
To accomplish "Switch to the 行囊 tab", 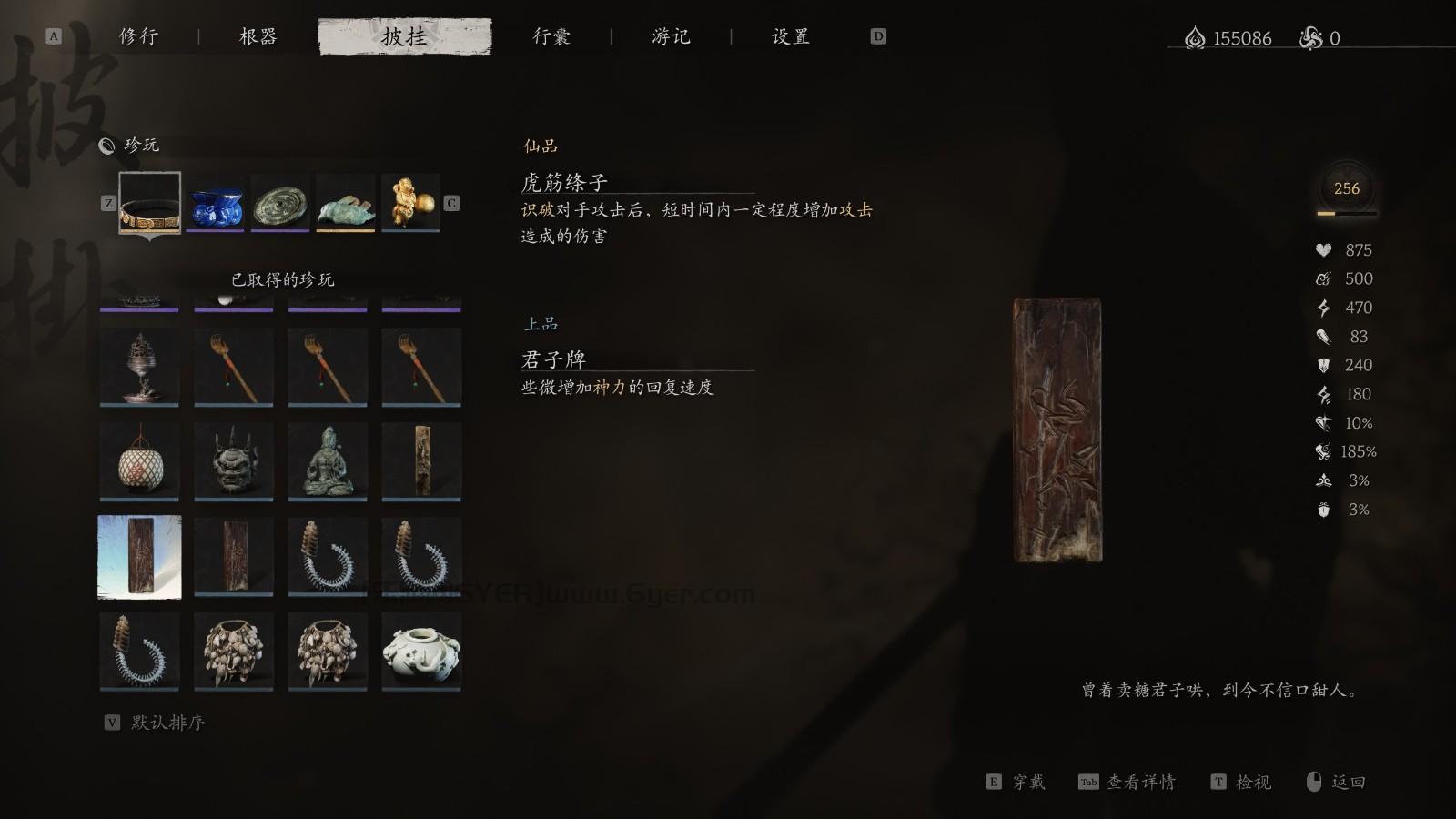I will pyautogui.click(x=553, y=36).
